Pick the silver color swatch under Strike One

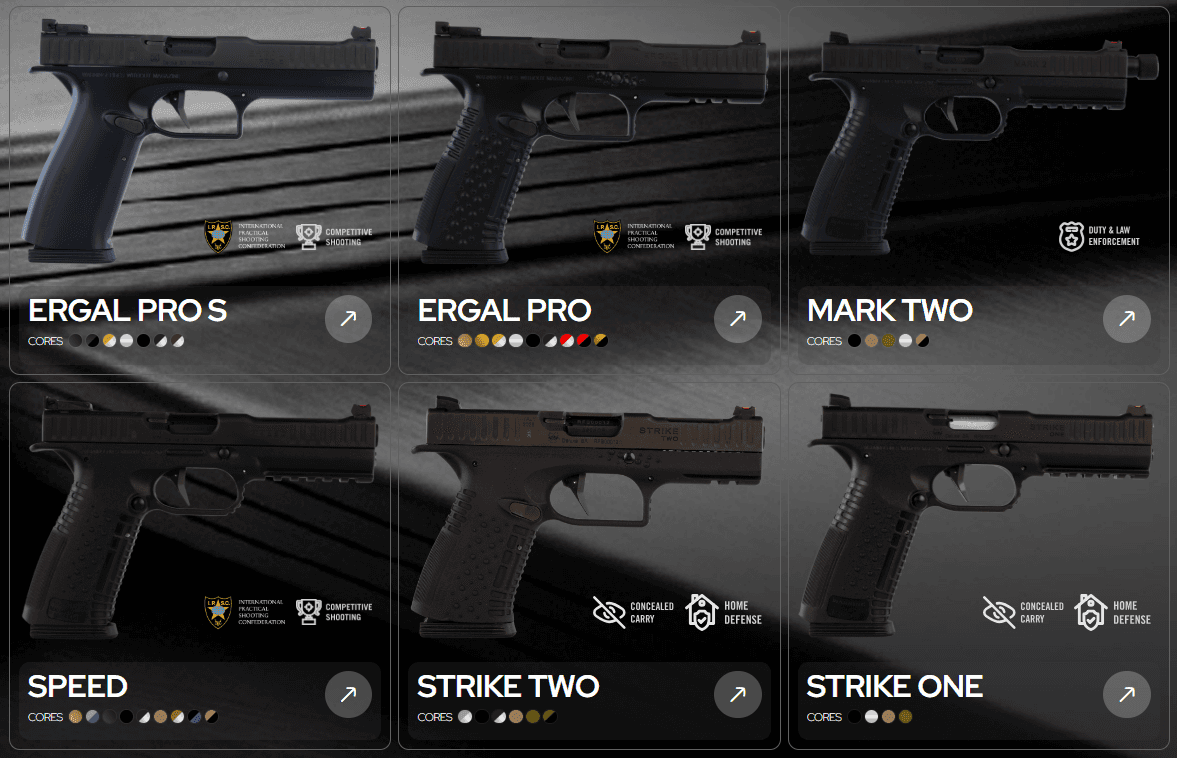tap(871, 717)
